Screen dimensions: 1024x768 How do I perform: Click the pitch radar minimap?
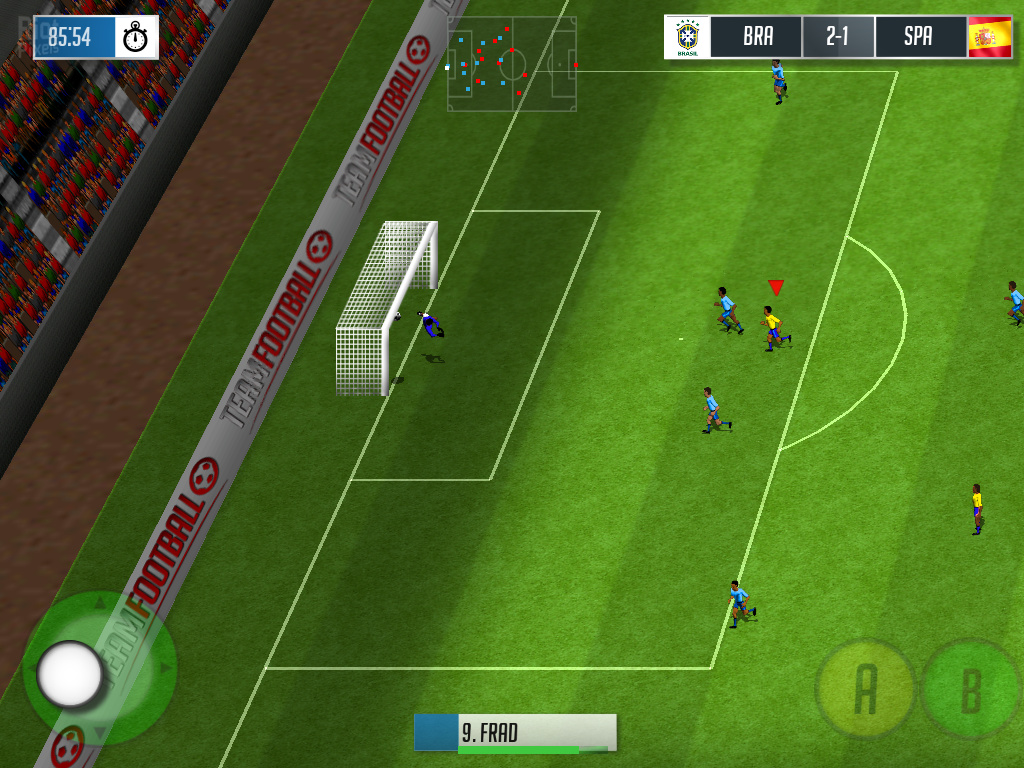(x=512, y=64)
